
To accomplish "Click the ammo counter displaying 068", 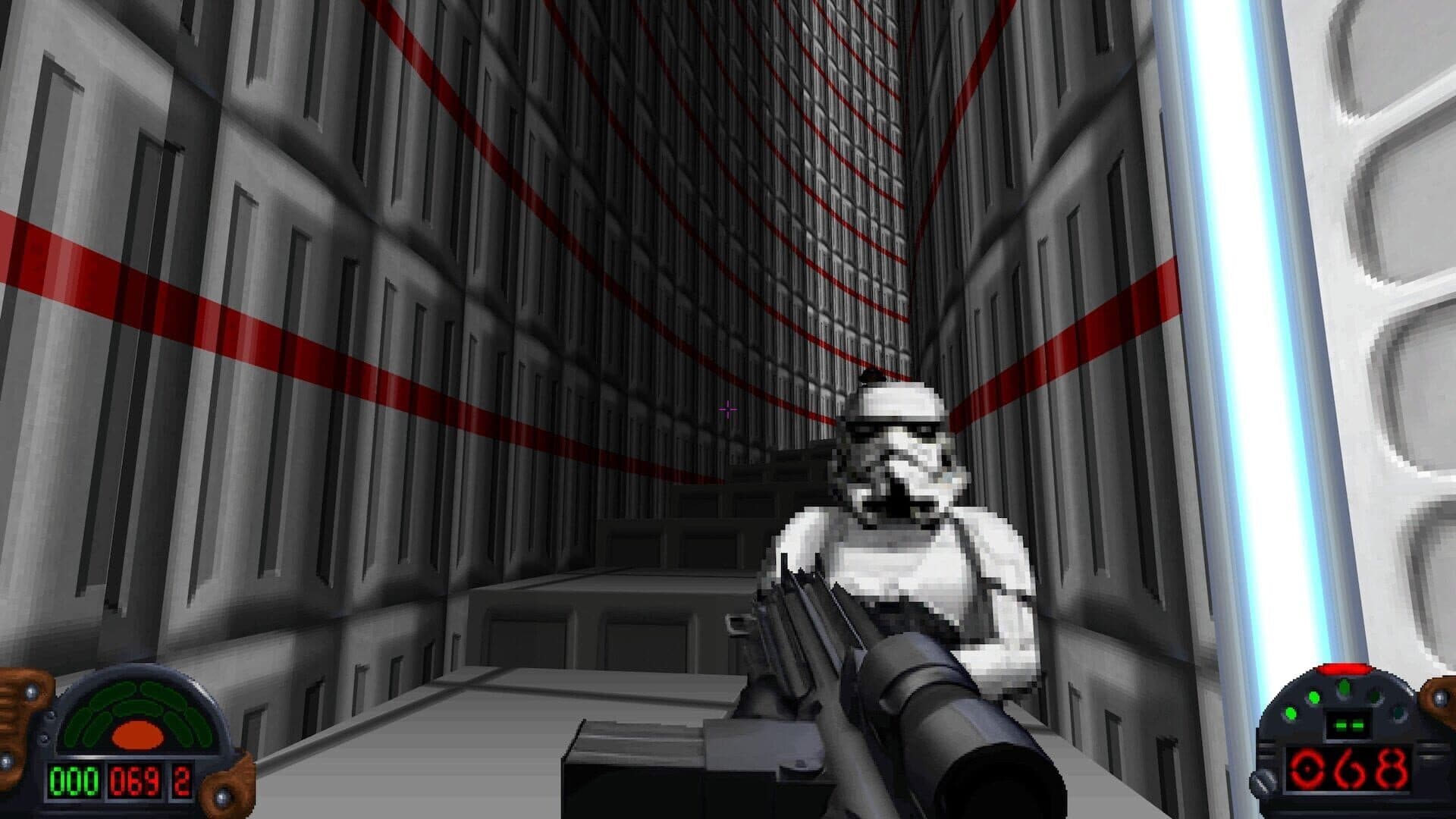I will [1347, 768].
